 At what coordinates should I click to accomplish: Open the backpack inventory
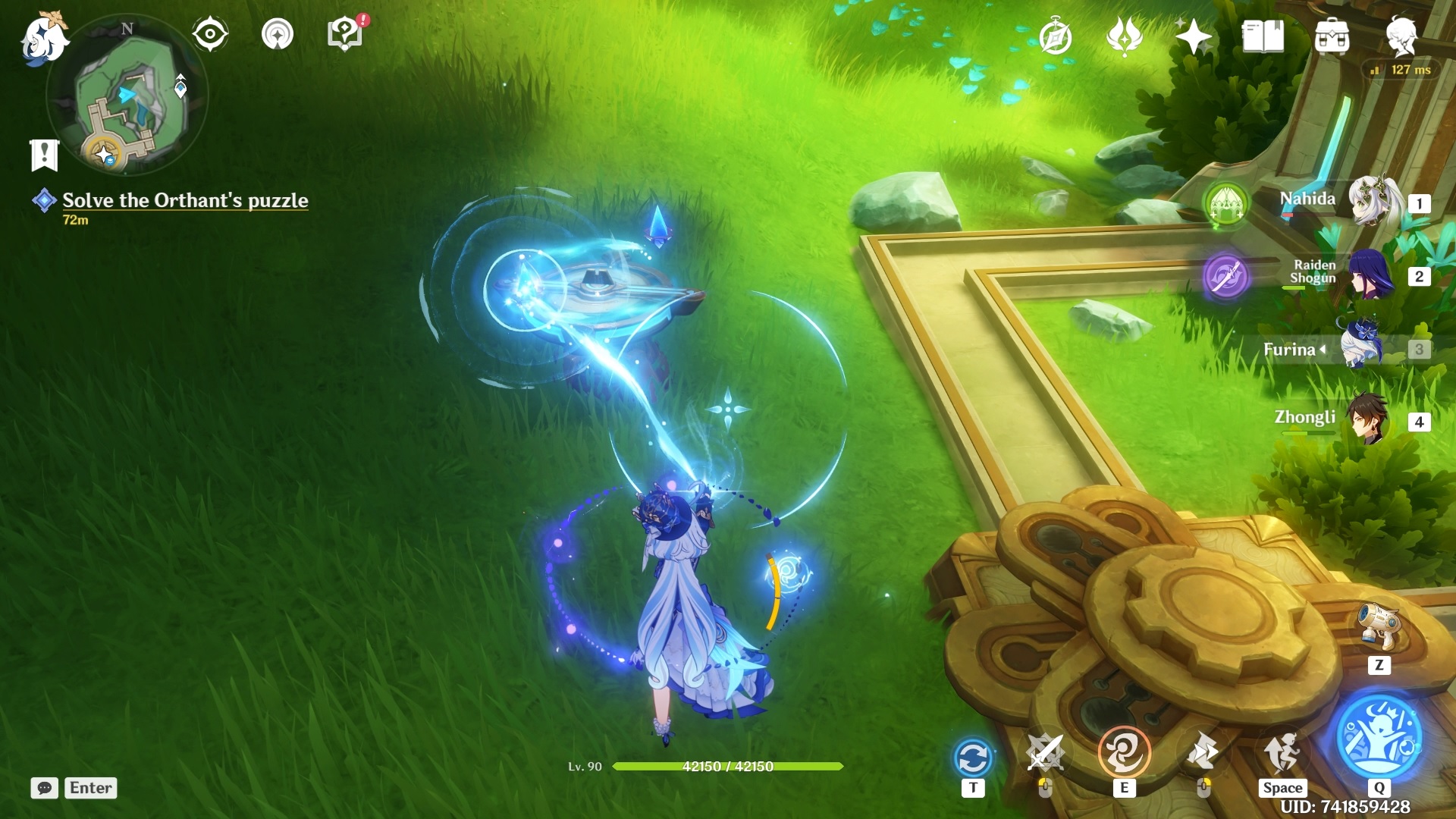[x=1332, y=37]
